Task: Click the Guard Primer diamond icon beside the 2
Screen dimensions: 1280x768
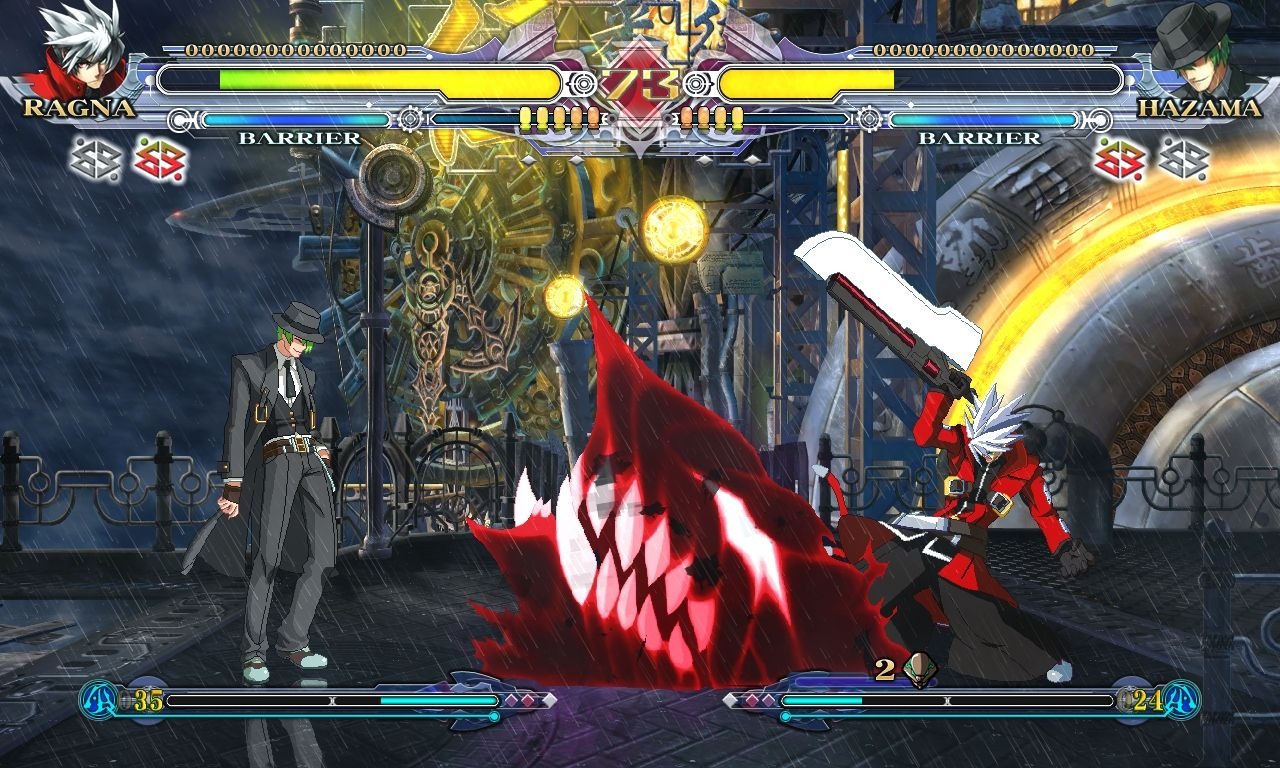Action: click(x=922, y=671)
